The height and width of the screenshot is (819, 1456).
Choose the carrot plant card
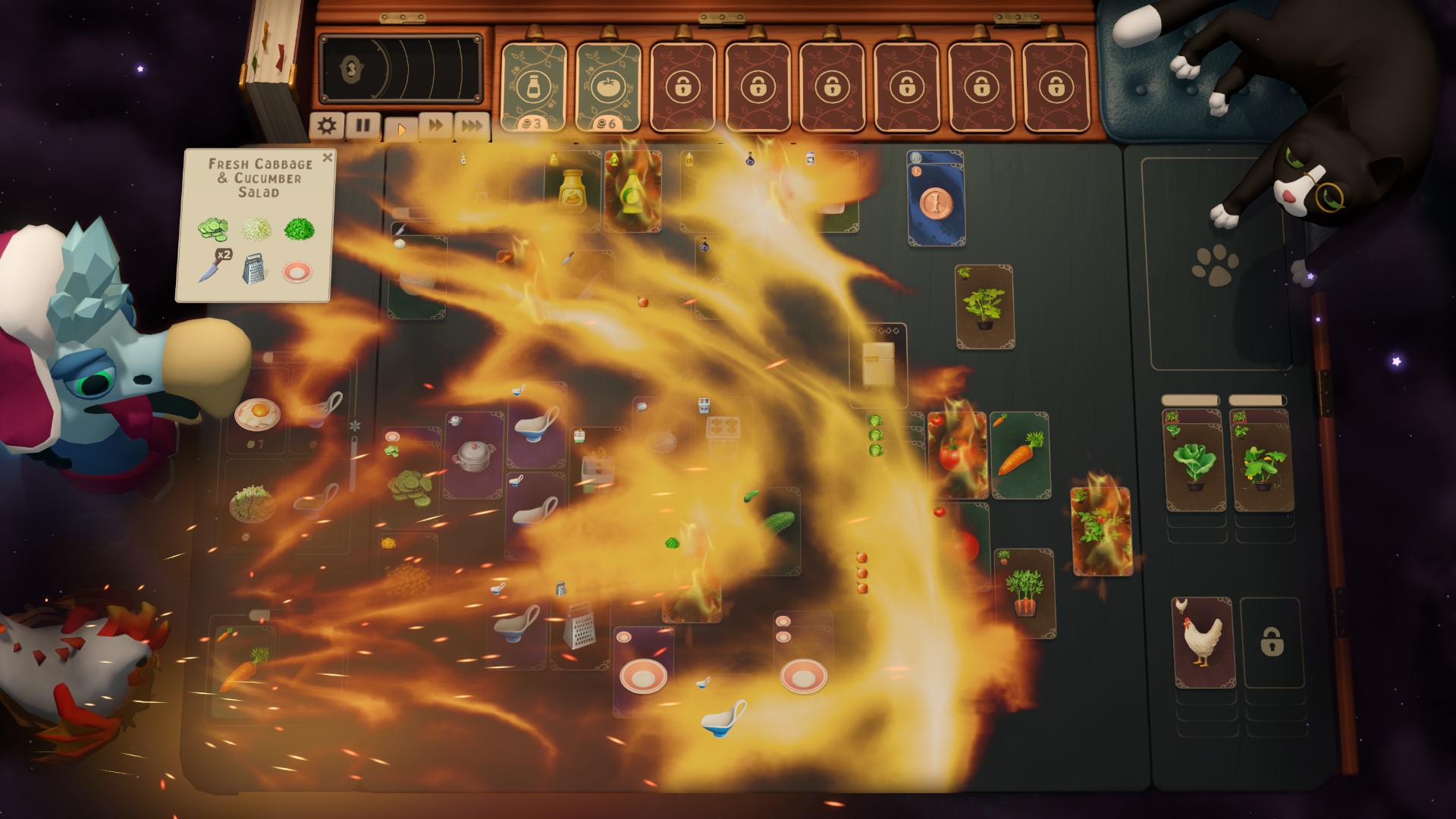pos(1025,592)
